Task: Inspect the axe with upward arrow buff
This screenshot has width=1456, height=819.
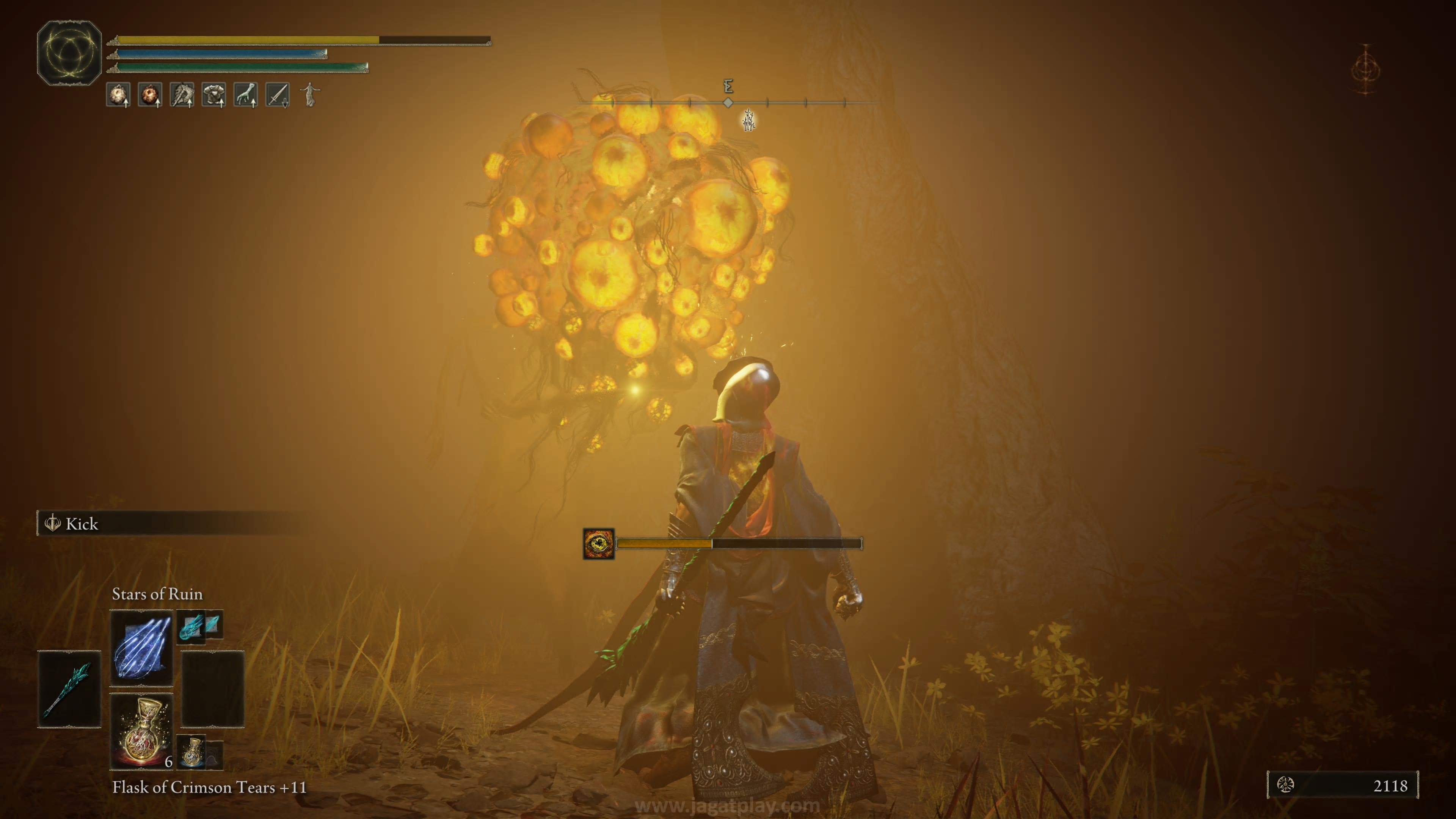Action: click(x=182, y=95)
